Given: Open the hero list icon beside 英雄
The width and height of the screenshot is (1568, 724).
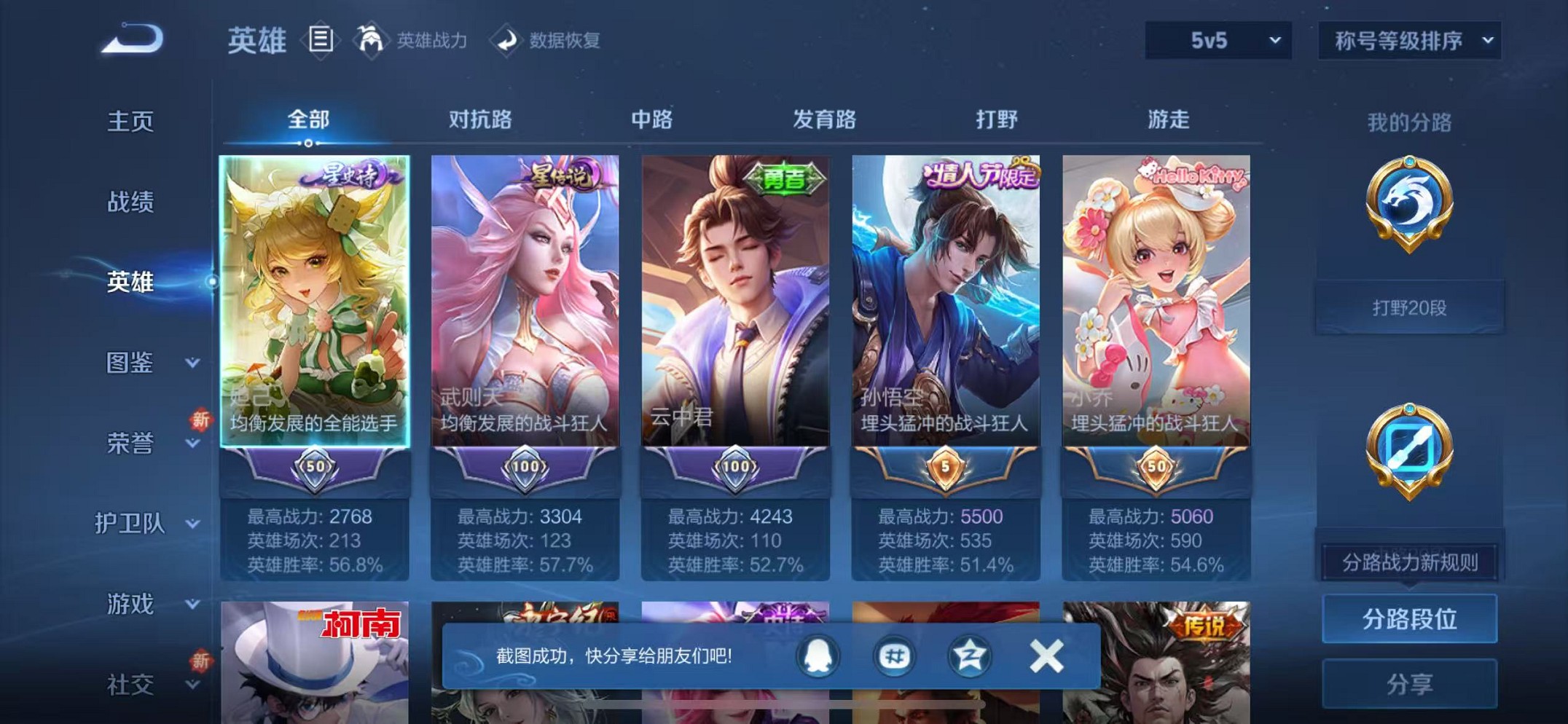Looking at the screenshot, I should [x=321, y=40].
